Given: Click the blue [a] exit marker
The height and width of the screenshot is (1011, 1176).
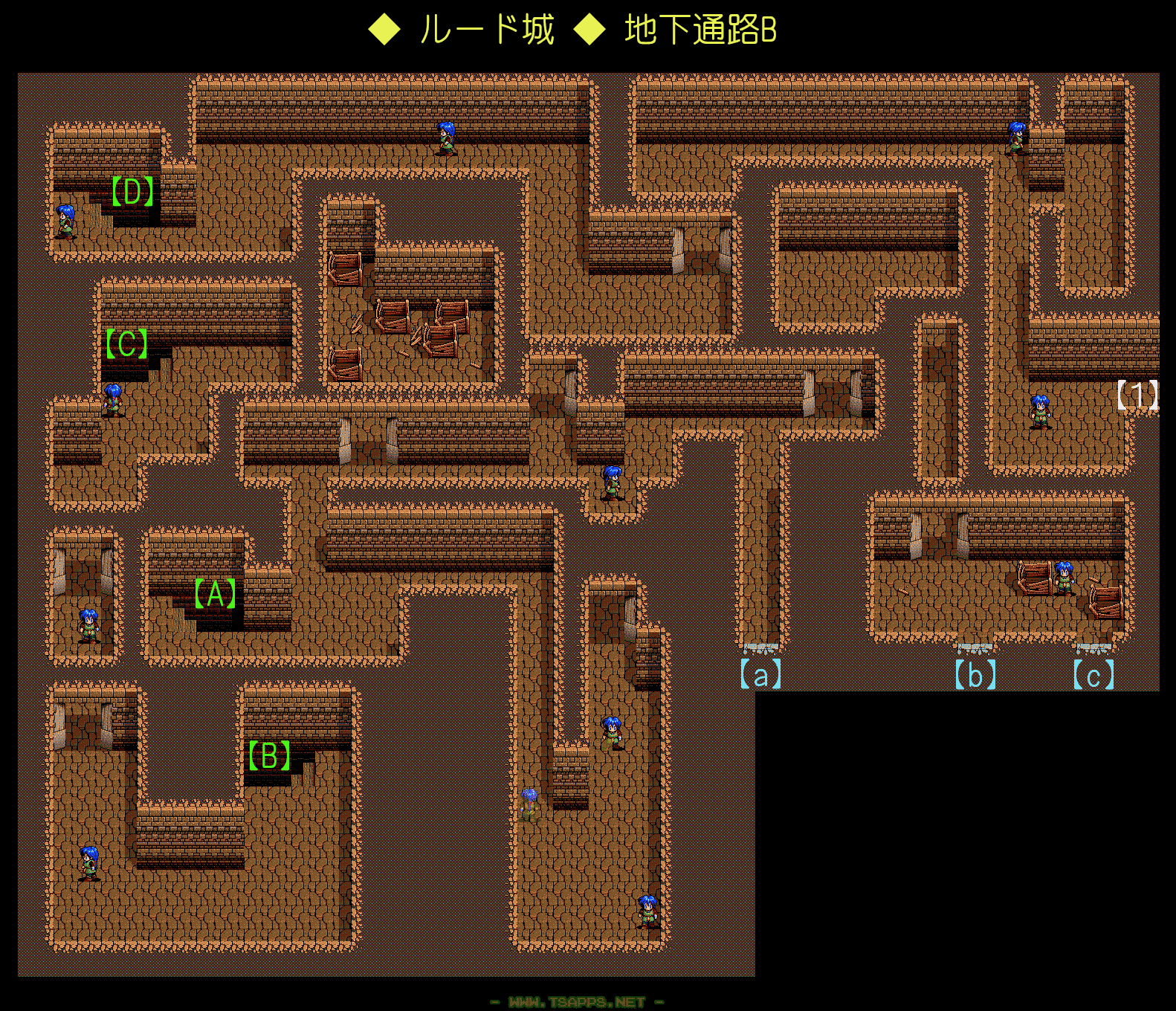Looking at the screenshot, I should coord(760,674).
